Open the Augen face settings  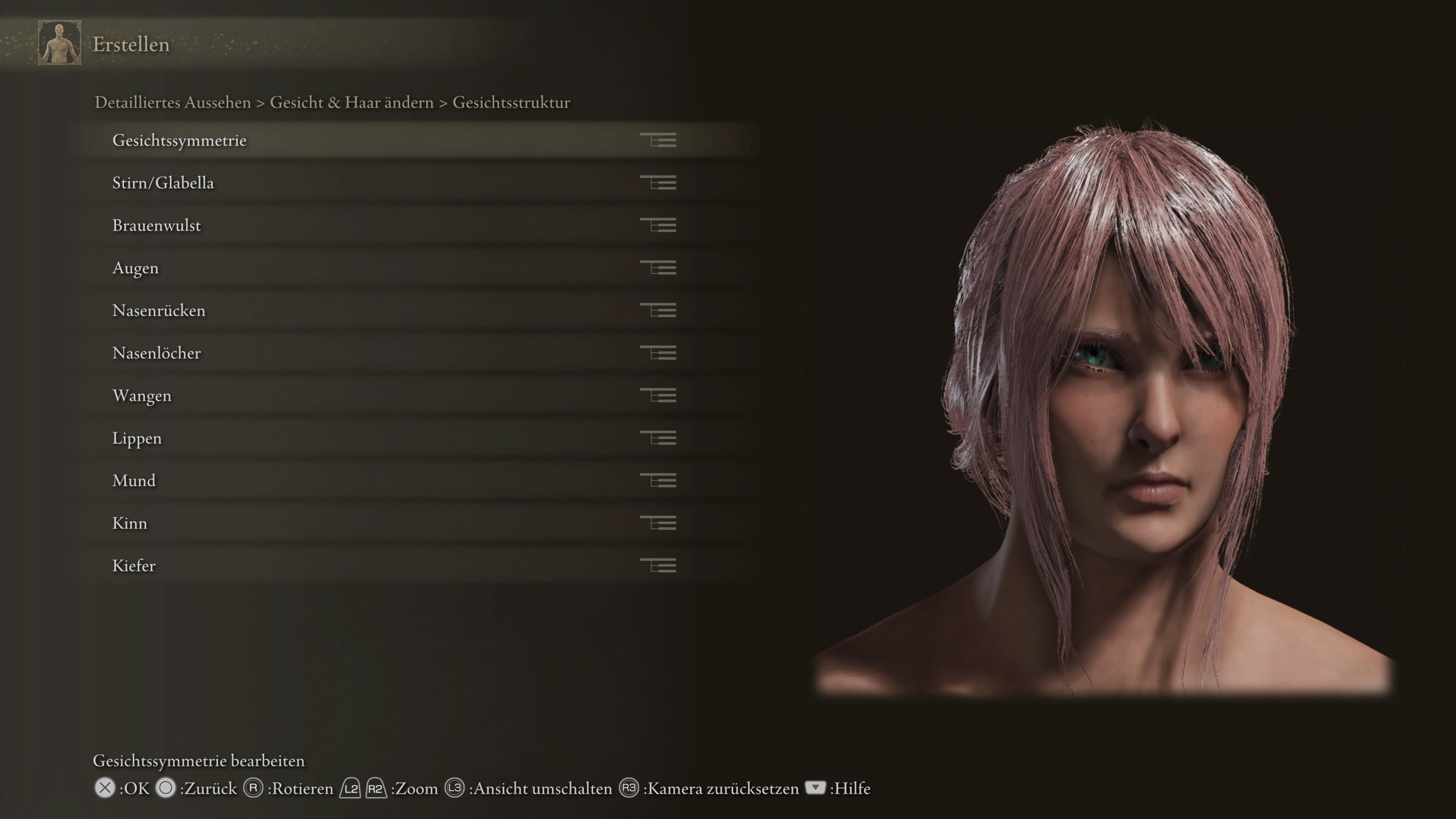tap(136, 268)
